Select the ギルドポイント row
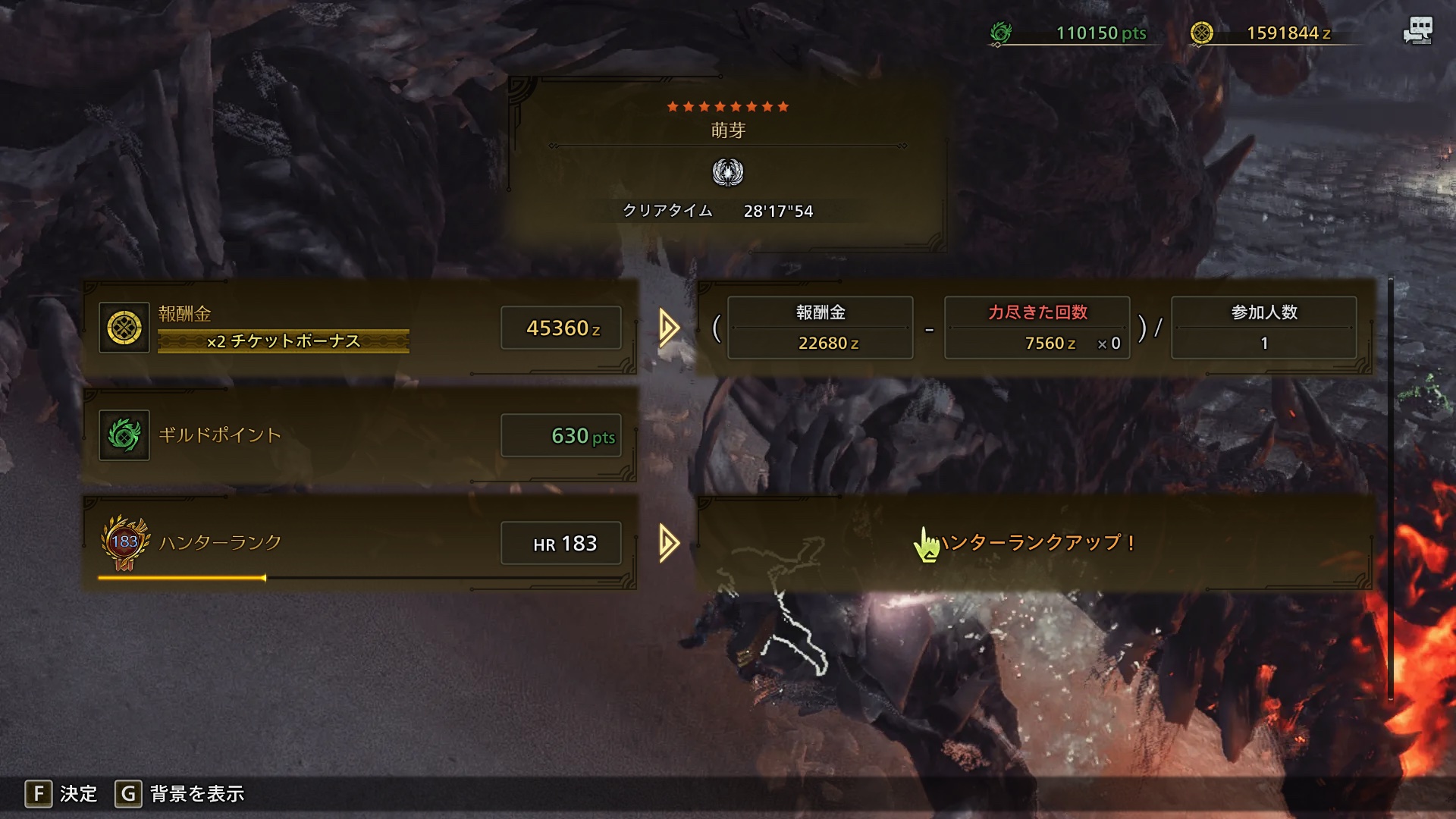1456x819 pixels. 360,435
